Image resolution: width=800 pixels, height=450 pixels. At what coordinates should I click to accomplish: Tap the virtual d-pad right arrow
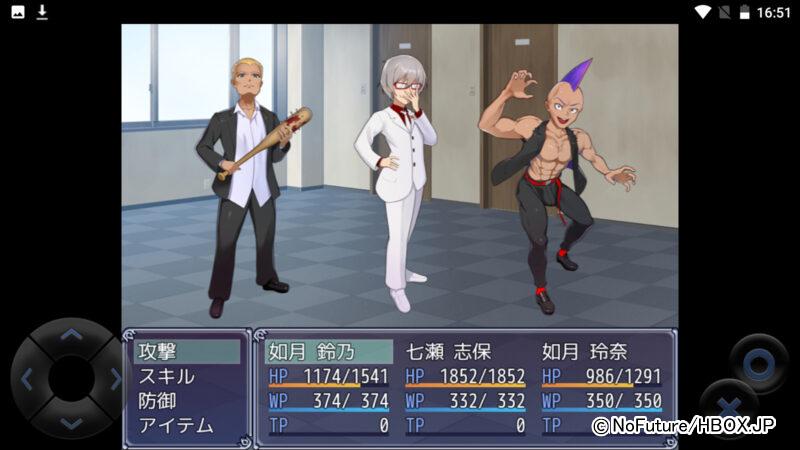[x=113, y=380]
